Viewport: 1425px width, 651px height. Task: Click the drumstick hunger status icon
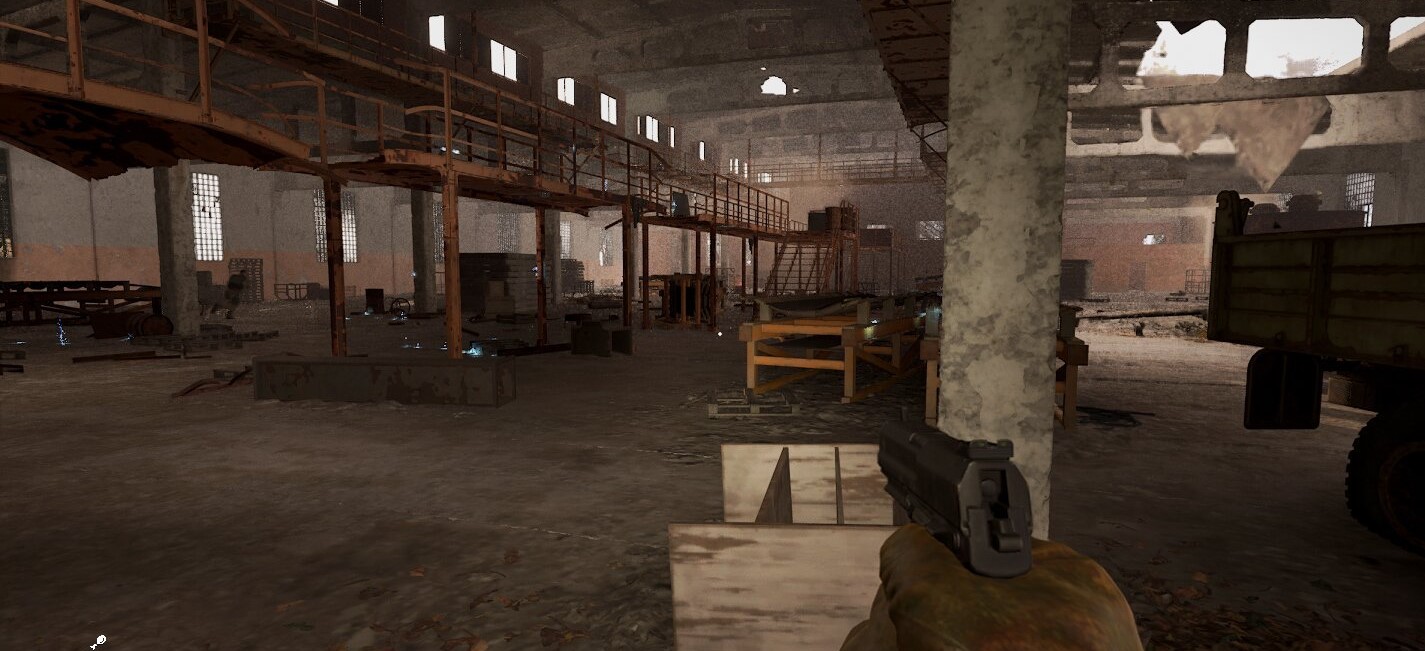coord(98,642)
